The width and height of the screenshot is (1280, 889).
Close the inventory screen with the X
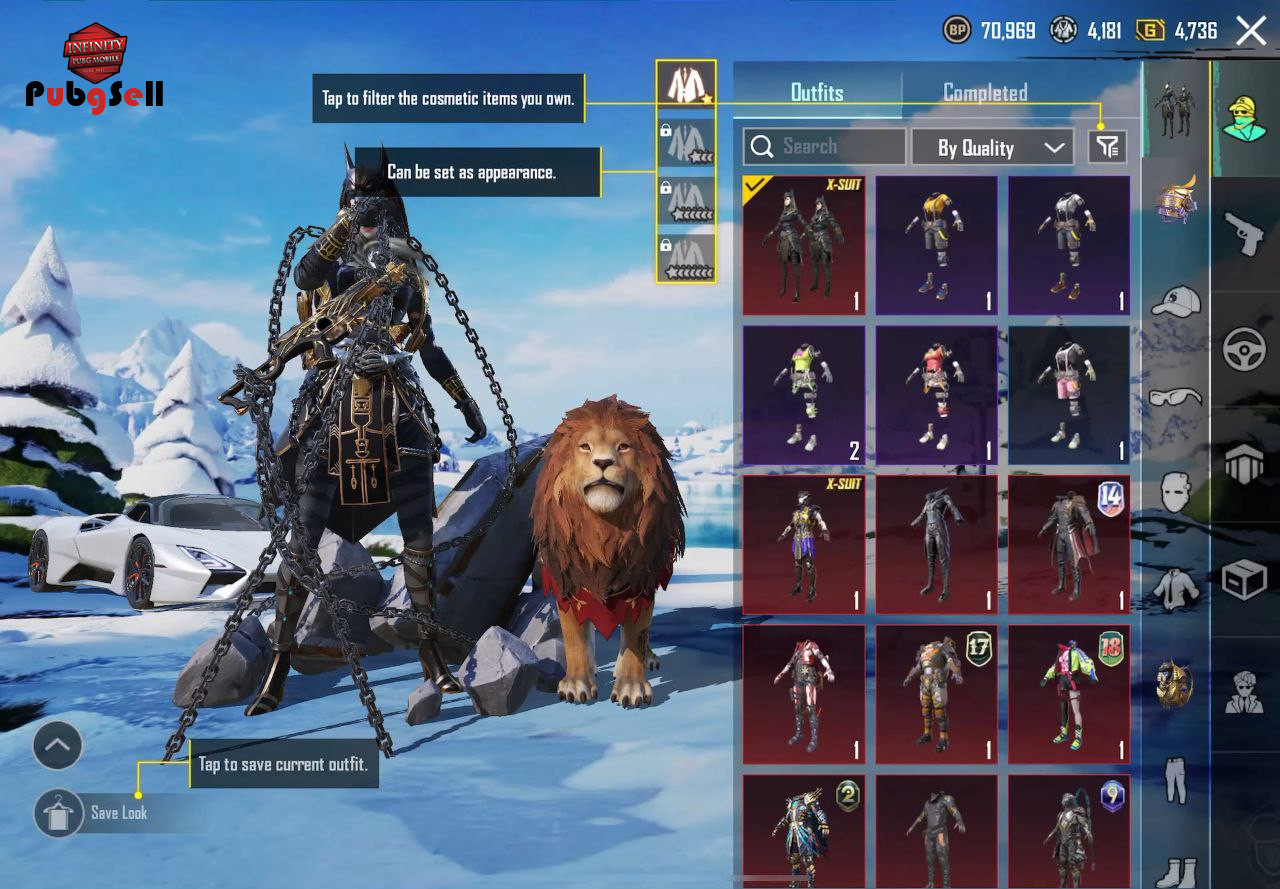(1251, 31)
